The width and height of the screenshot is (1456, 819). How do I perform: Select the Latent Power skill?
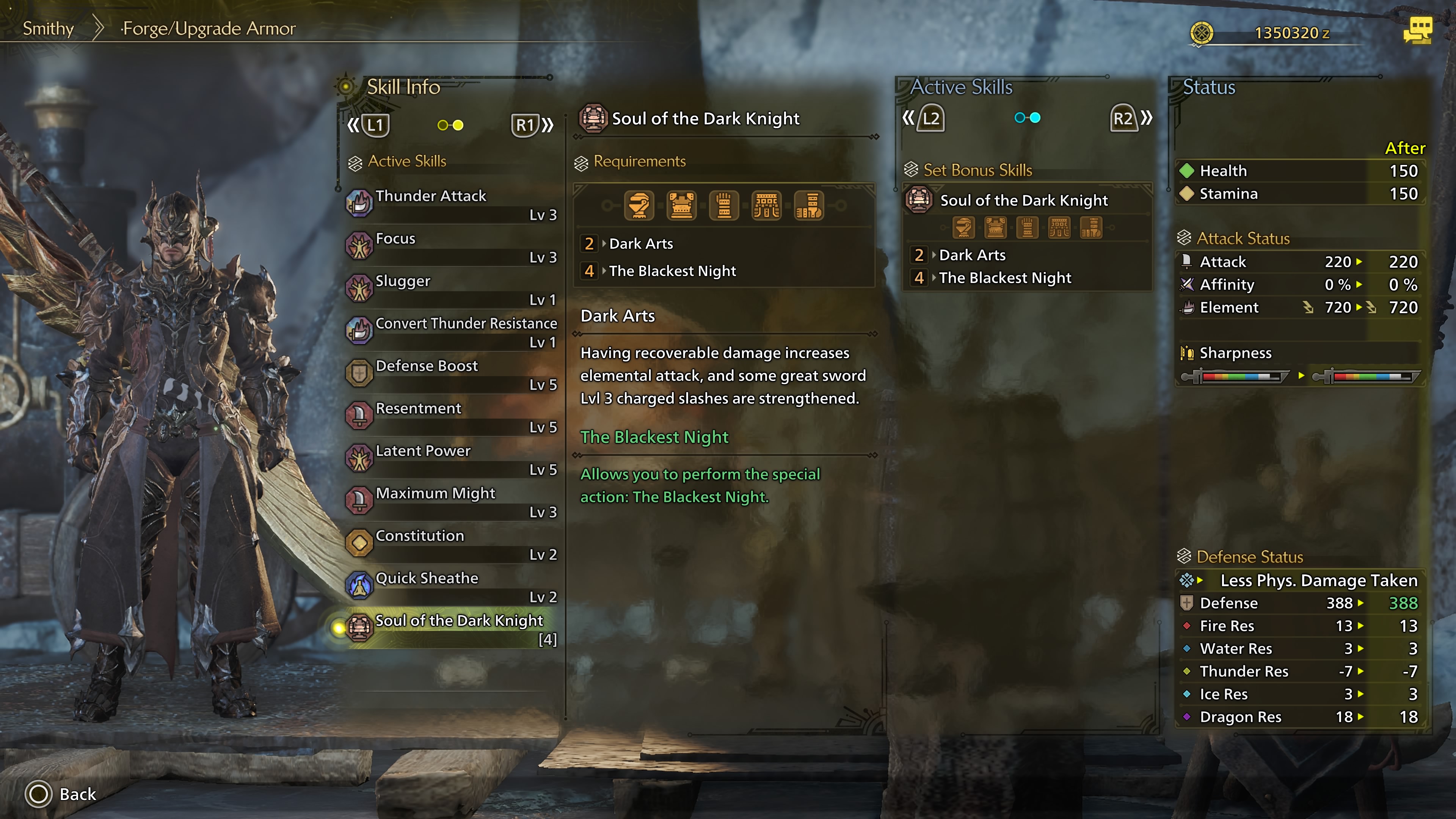(x=452, y=459)
